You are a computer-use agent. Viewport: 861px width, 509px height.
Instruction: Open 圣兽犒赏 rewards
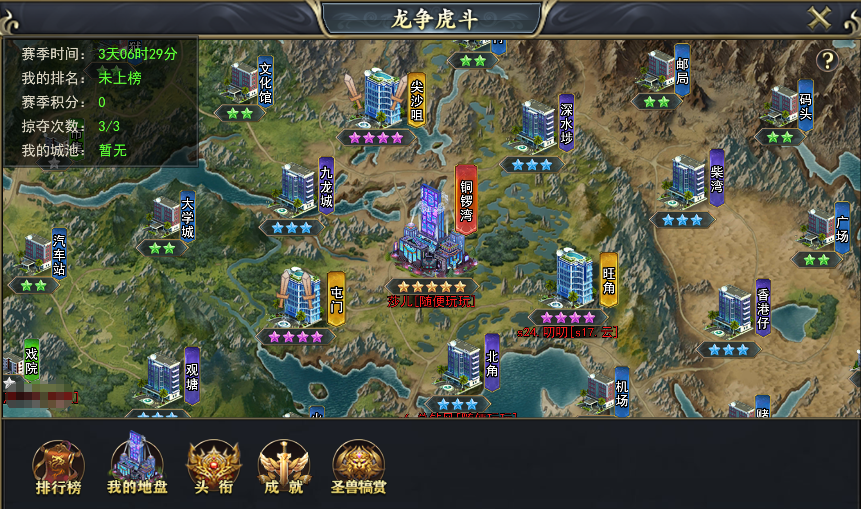click(359, 469)
